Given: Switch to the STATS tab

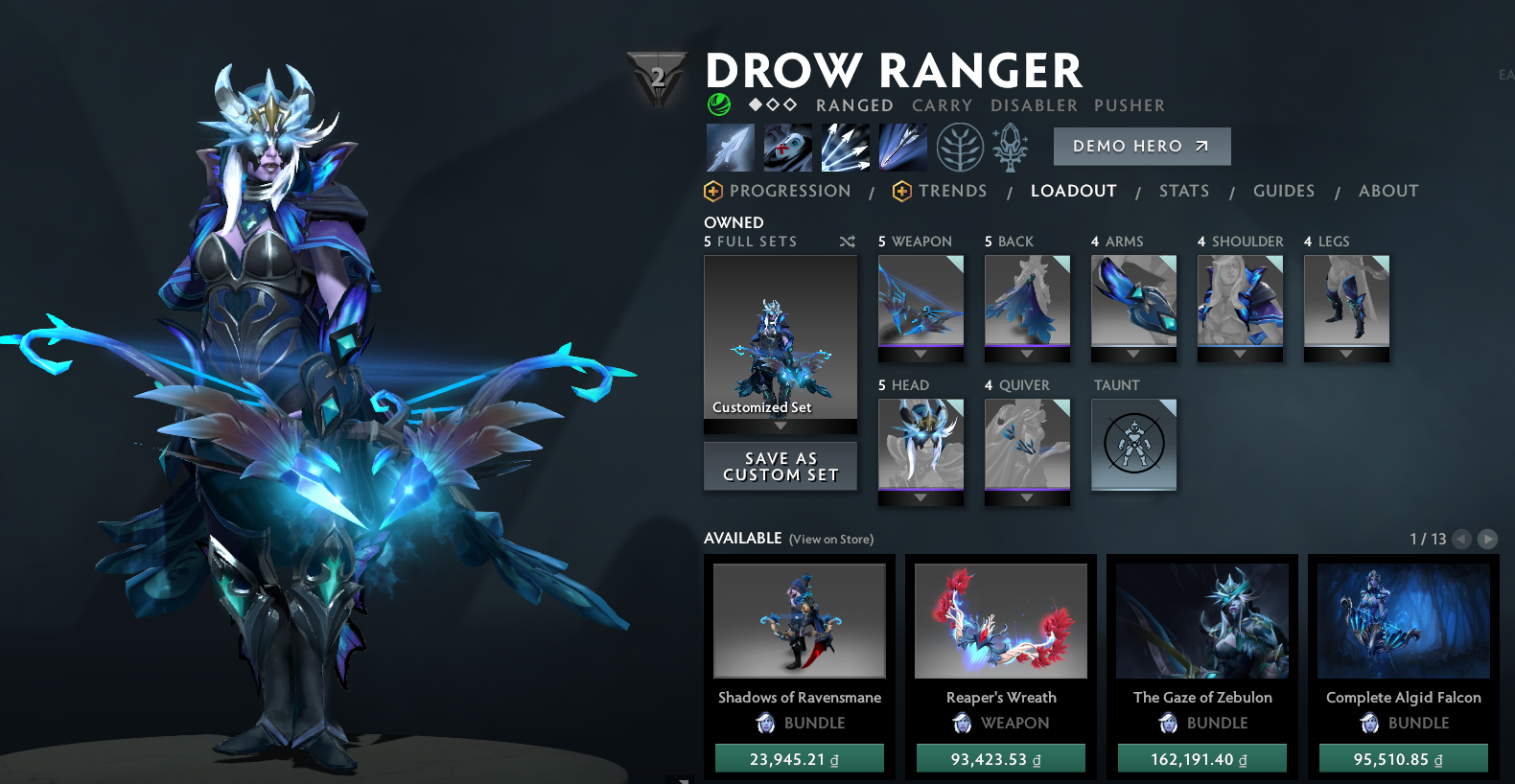Looking at the screenshot, I should [x=1183, y=191].
